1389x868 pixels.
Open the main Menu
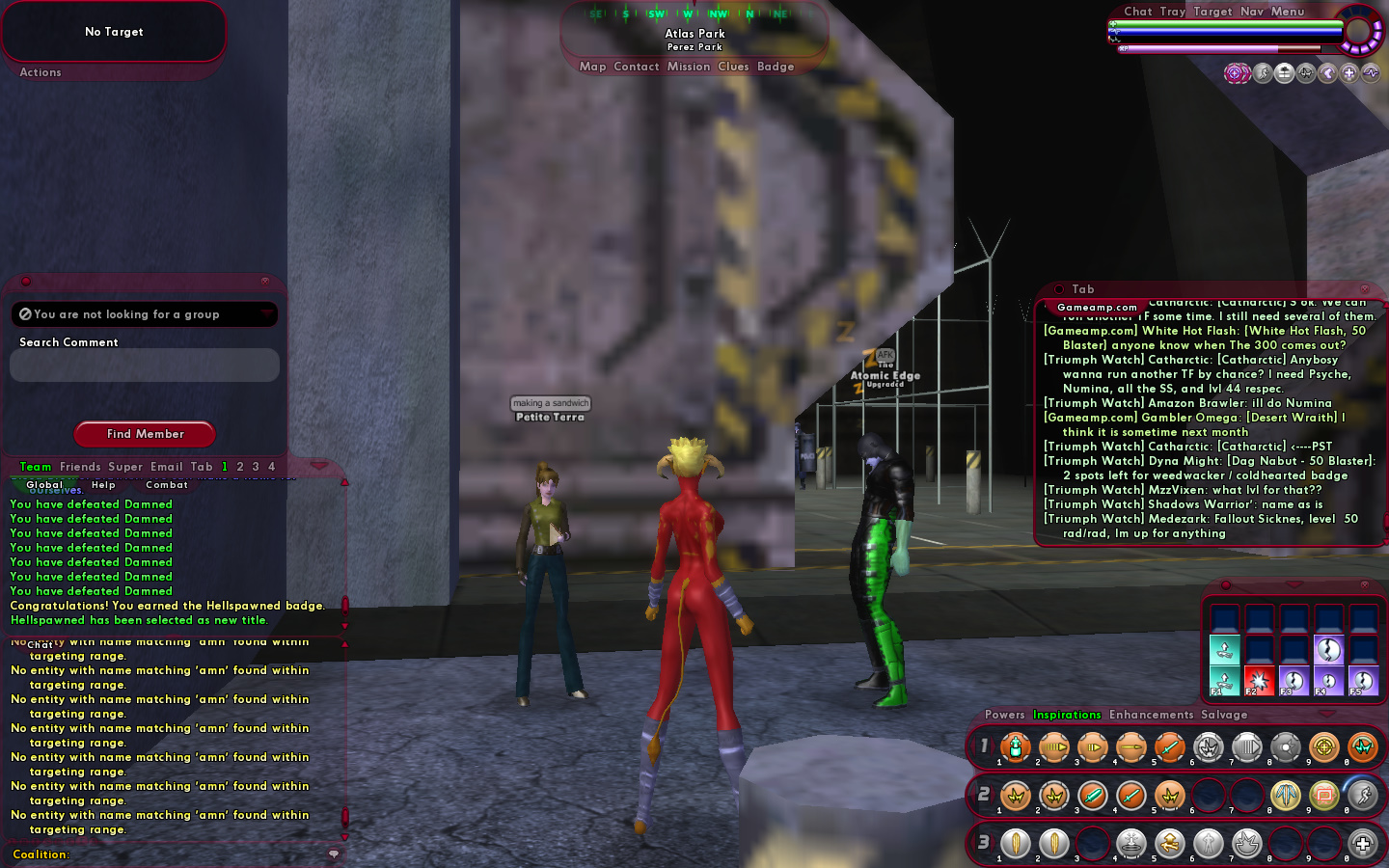(x=1287, y=12)
